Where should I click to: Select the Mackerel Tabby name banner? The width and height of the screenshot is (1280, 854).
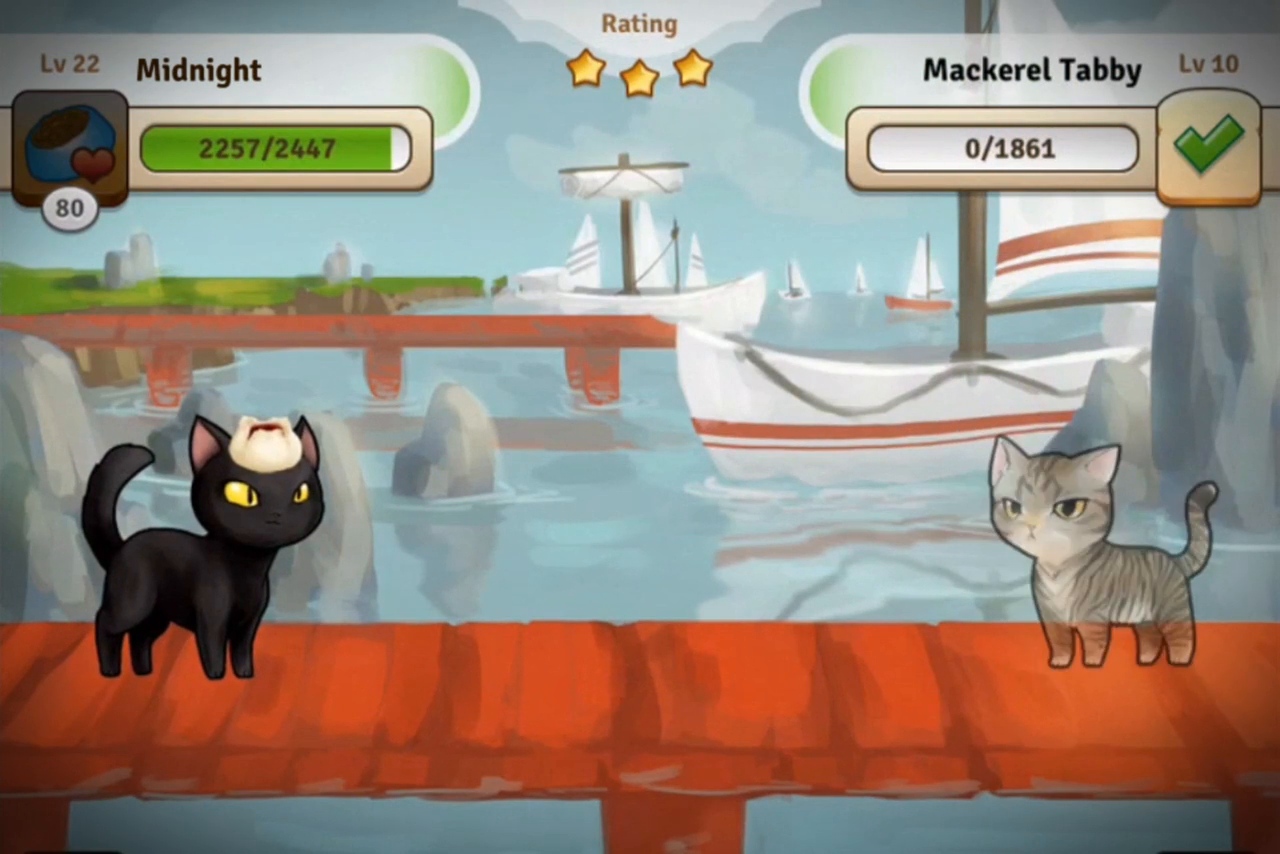1032,69
